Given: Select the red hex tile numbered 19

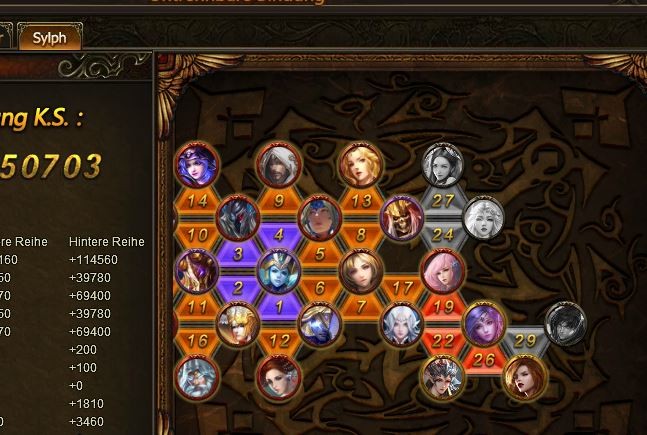Looking at the screenshot, I should click(x=443, y=306).
